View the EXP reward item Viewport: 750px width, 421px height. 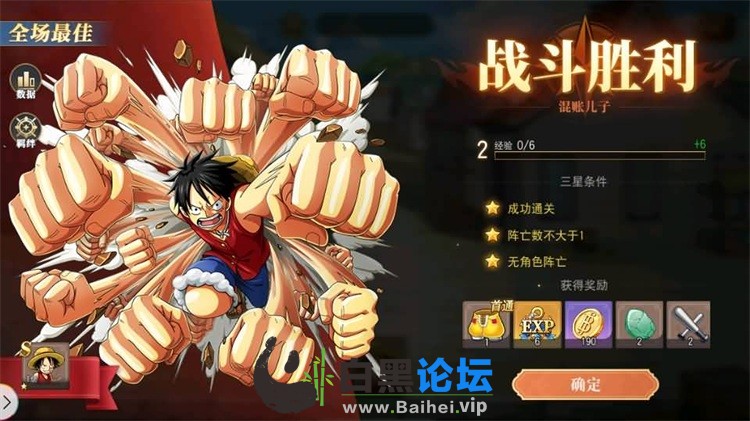click(536, 323)
